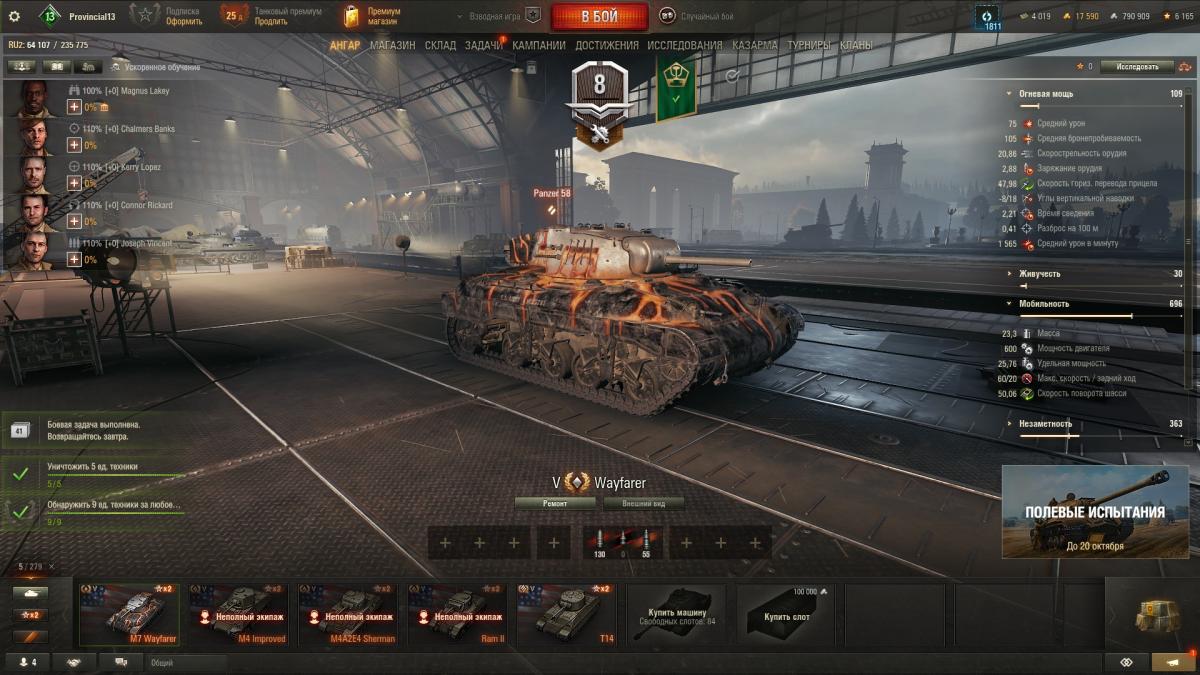Image resolution: width=1200 pixels, height=675 pixels.
Task: Open the КАМПАНИИ section
Action: coord(539,45)
